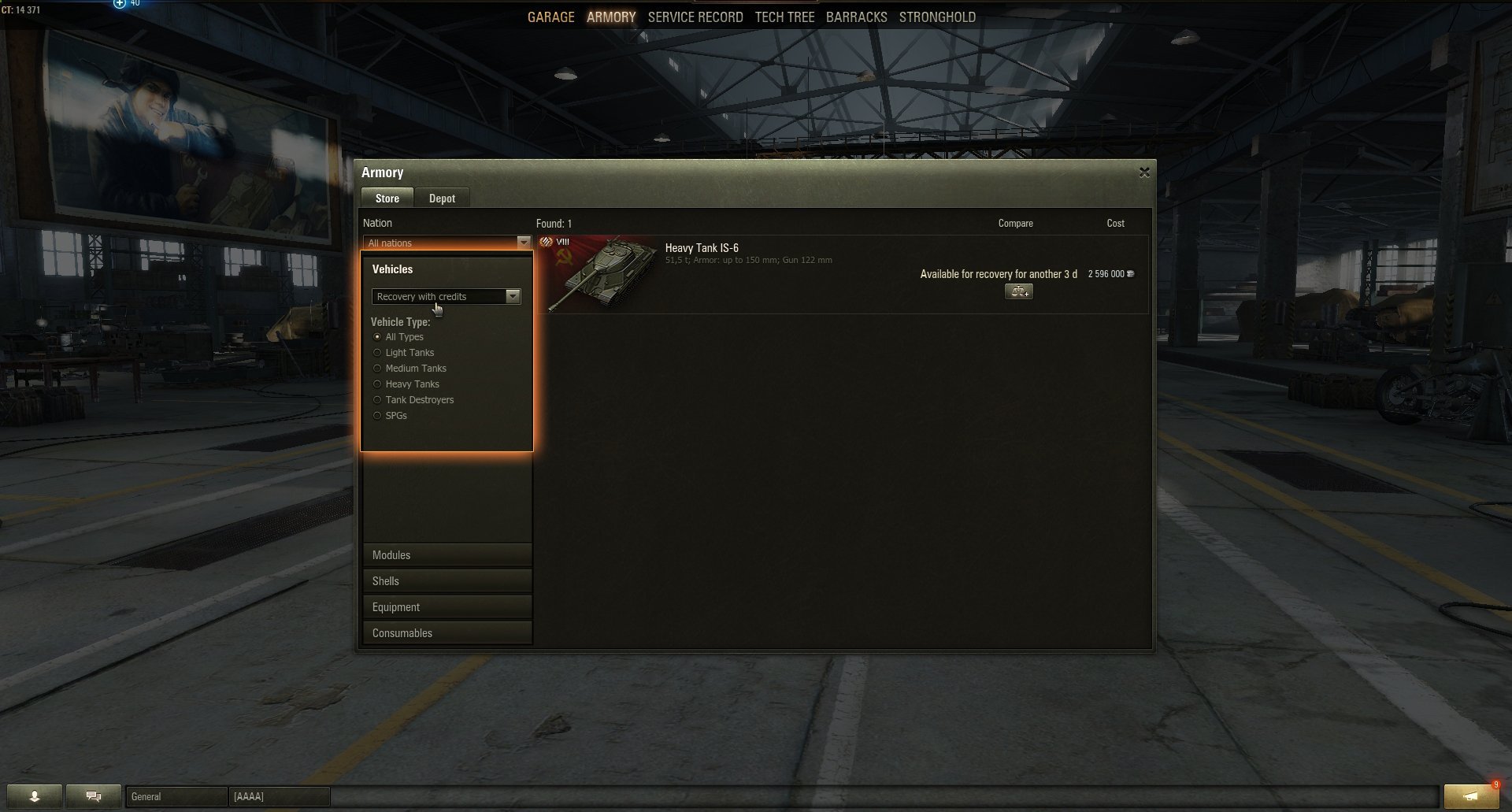The image size is (1512, 812).
Task: Expand the Recovery with credits dropdown
Action: [x=446, y=296]
